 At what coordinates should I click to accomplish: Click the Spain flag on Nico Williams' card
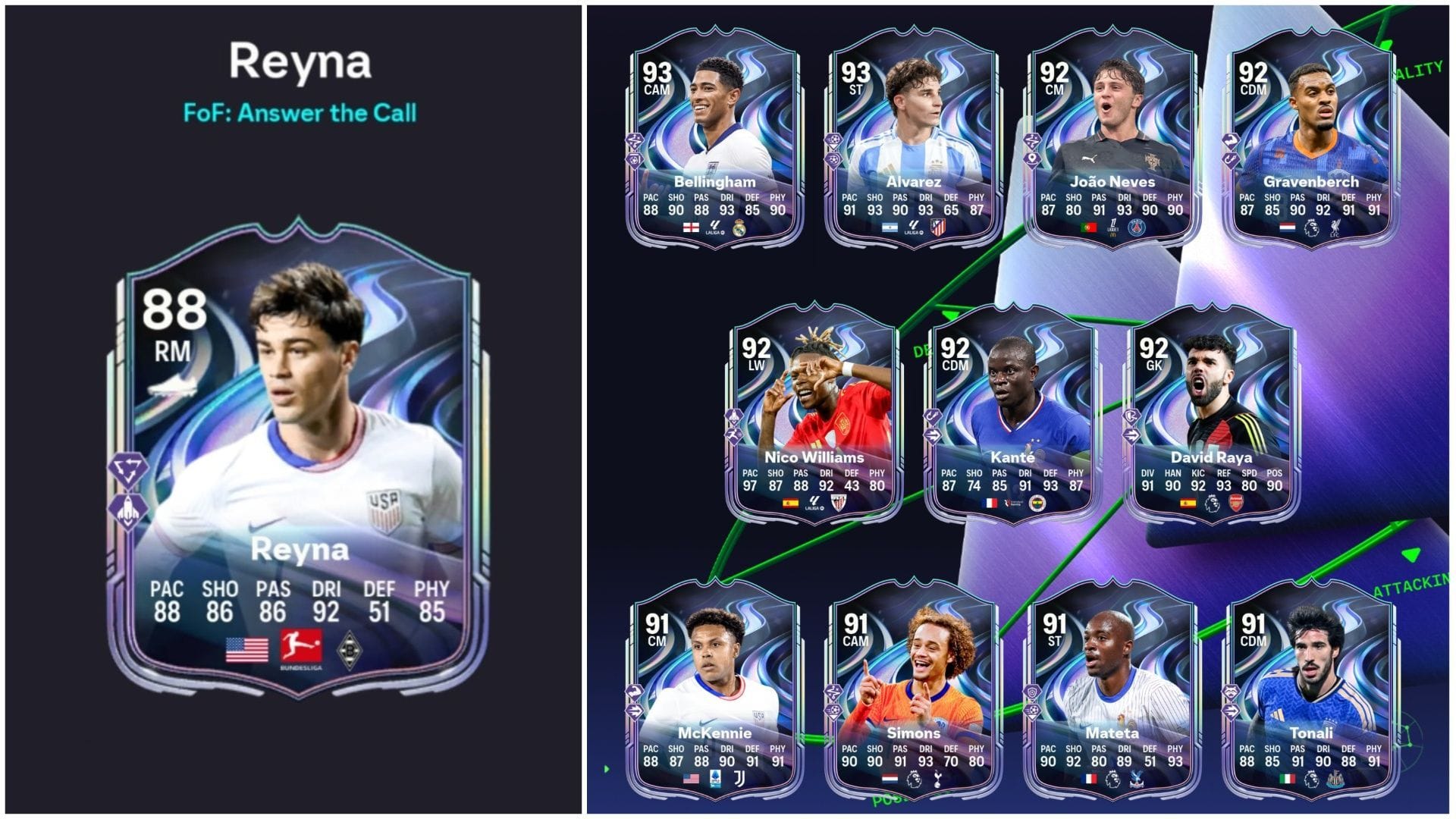pyautogui.click(x=790, y=503)
